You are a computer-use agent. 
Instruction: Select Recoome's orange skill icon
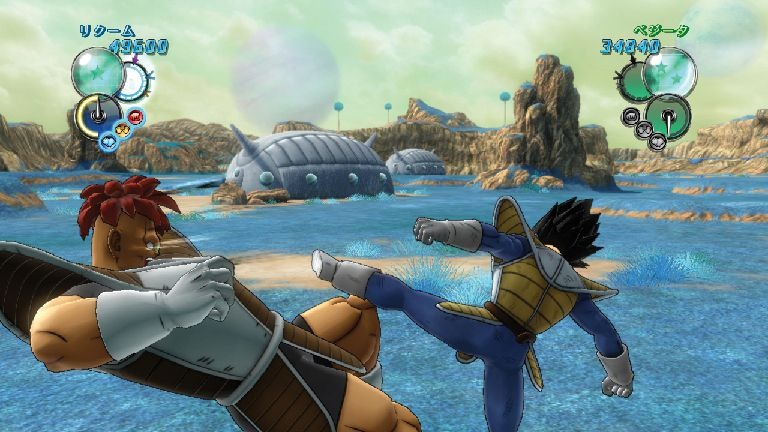[124, 129]
